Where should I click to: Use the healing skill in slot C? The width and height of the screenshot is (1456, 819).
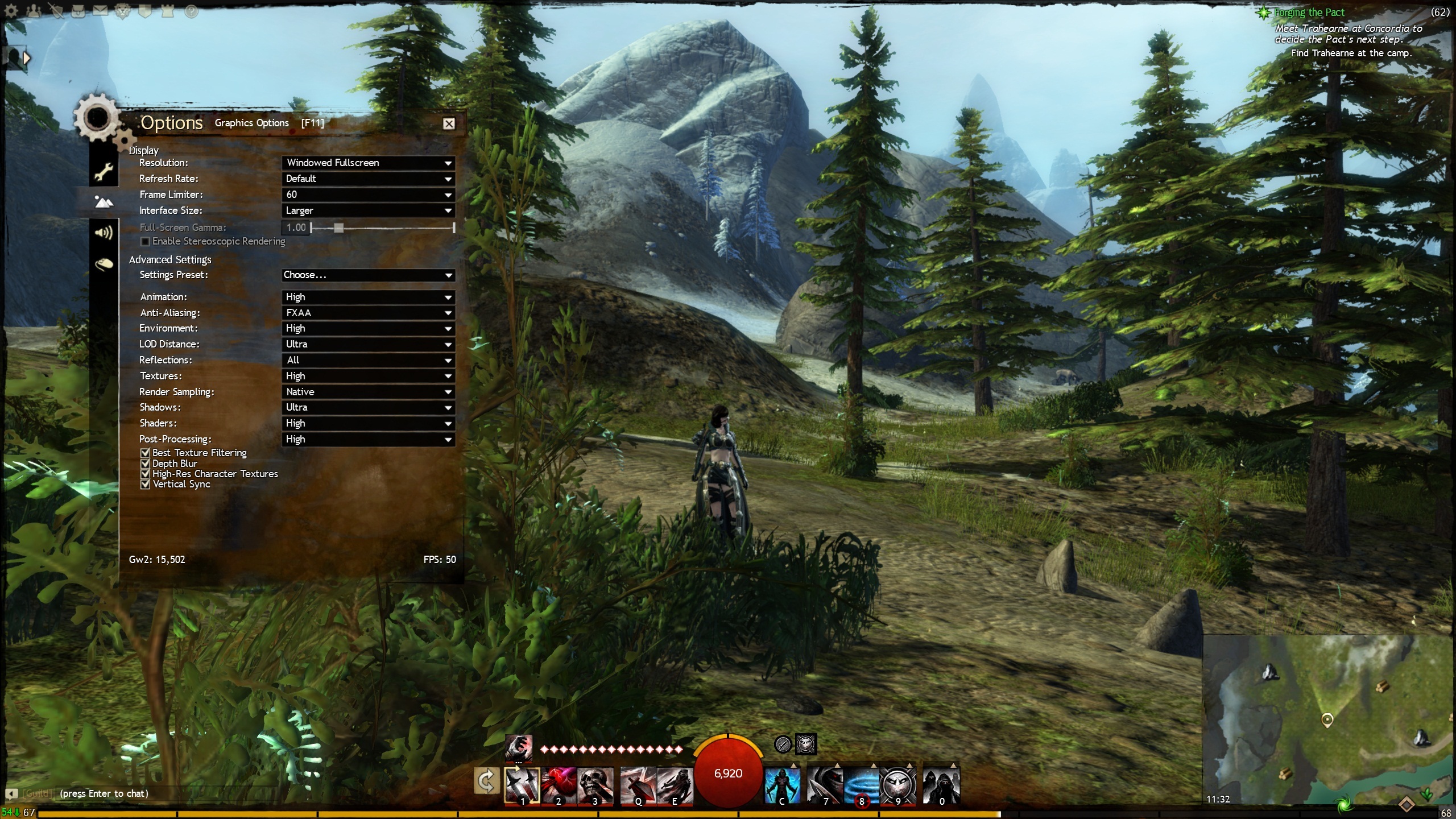[x=781, y=785]
